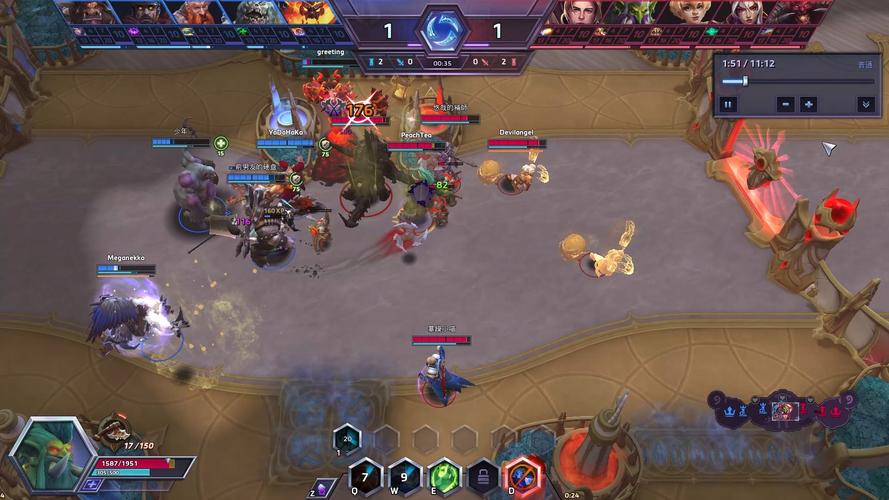Activate the W ability icon
Image resolution: width=889 pixels, height=500 pixels.
(x=404, y=475)
